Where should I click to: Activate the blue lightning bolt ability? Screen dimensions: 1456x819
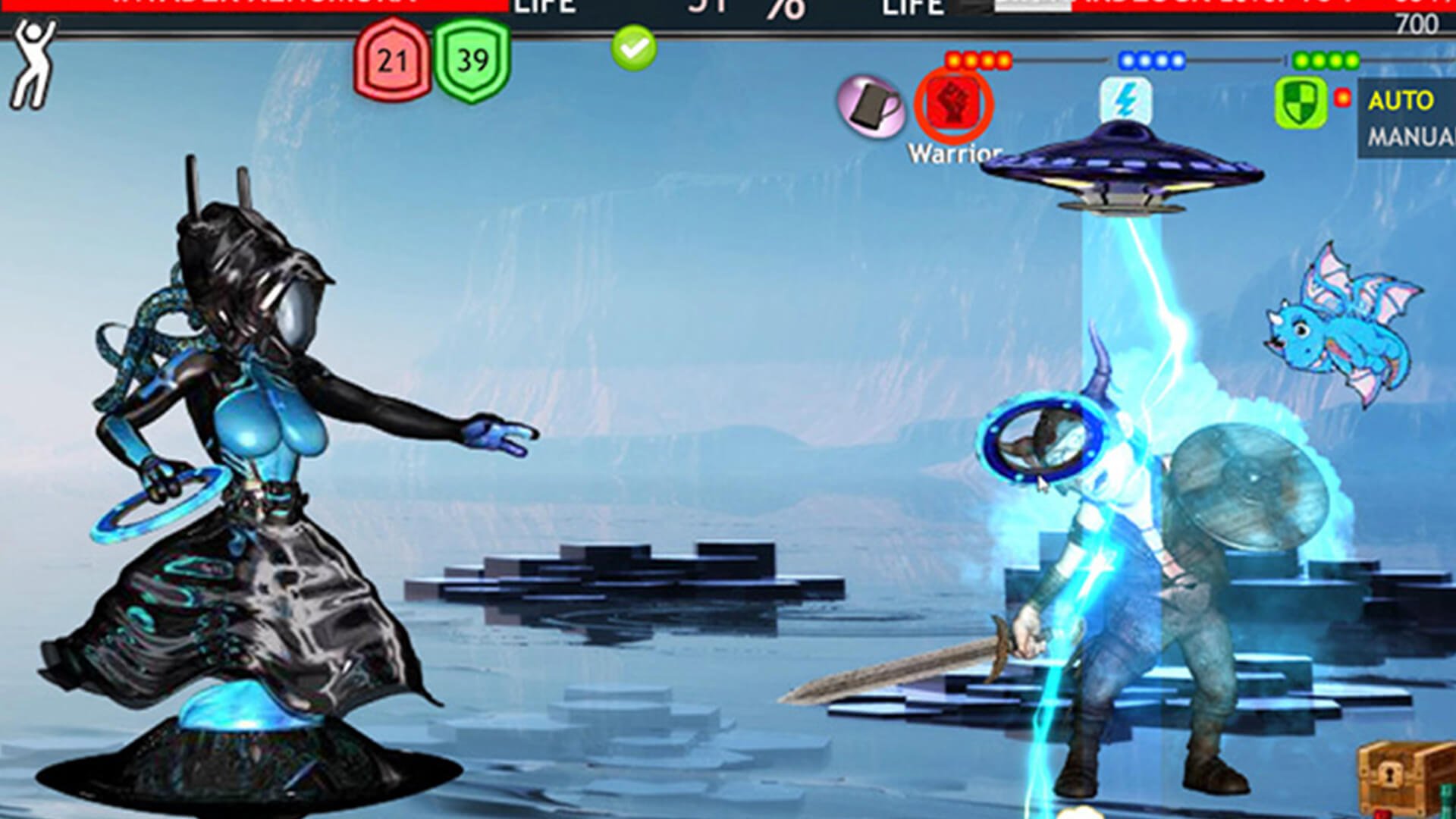tap(1125, 101)
